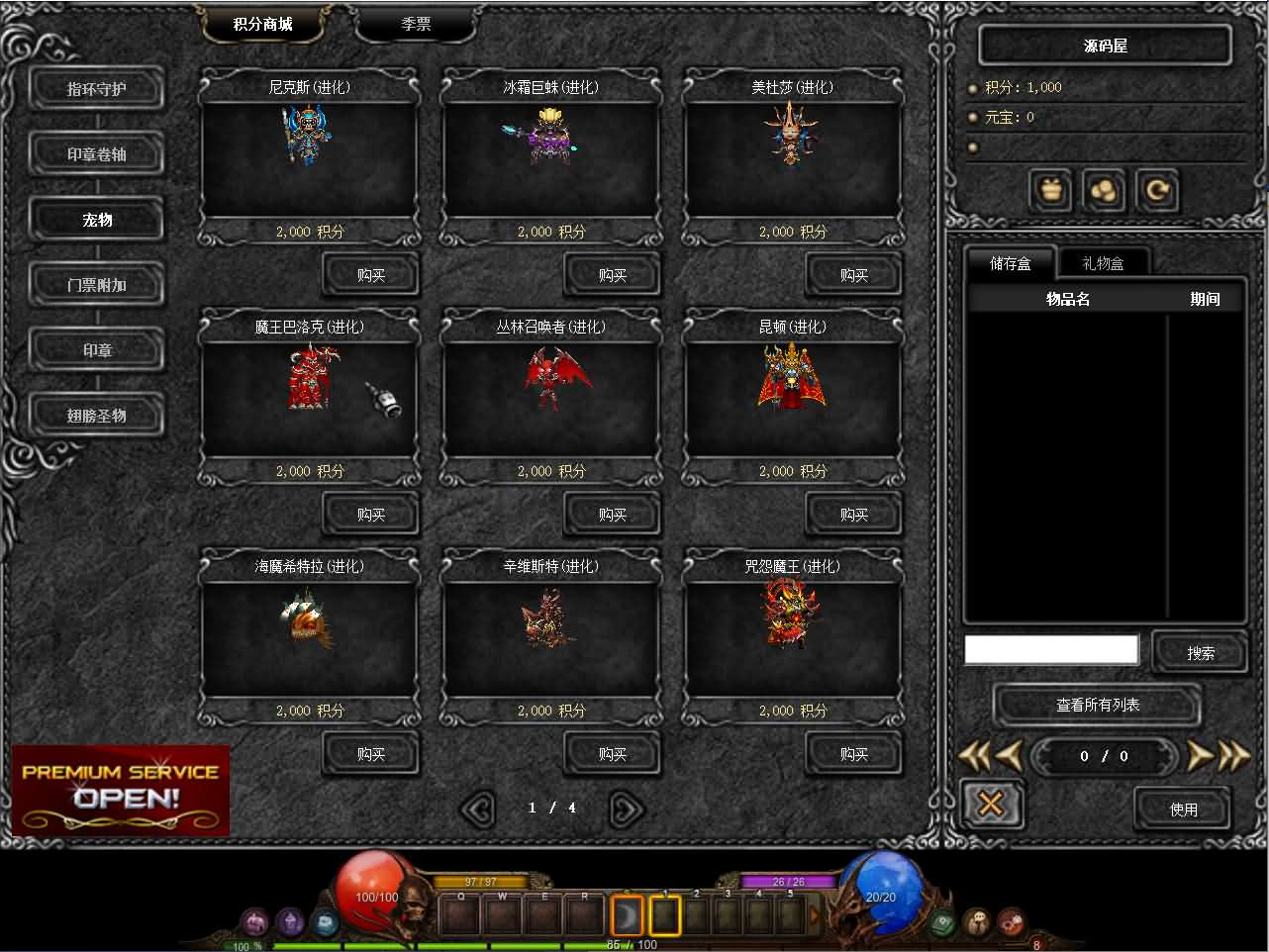The image size is (1269, 952).
Task: Click the 使用 use button
Action: pos(1184,809)
